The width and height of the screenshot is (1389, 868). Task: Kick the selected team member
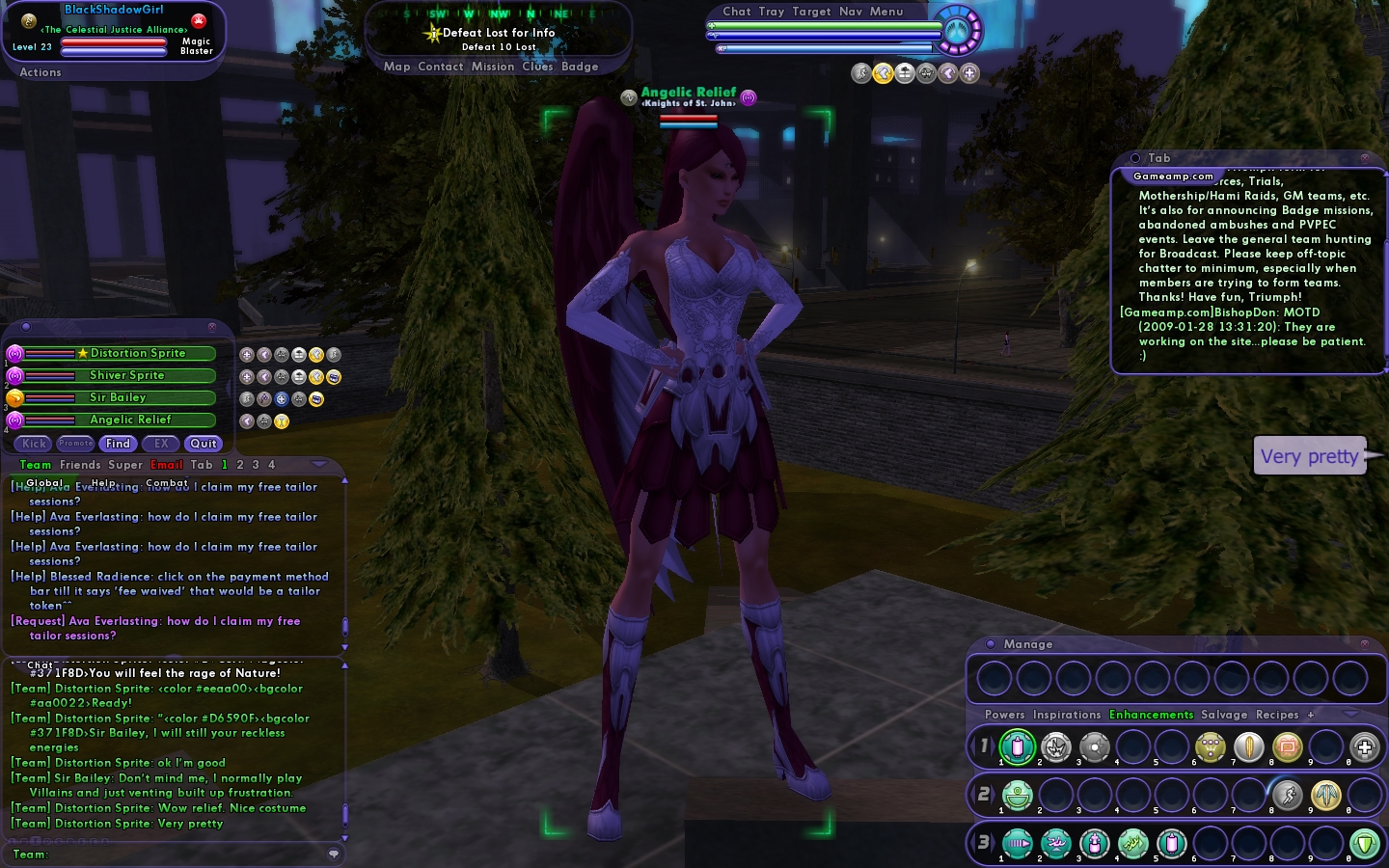click(34, 444)
